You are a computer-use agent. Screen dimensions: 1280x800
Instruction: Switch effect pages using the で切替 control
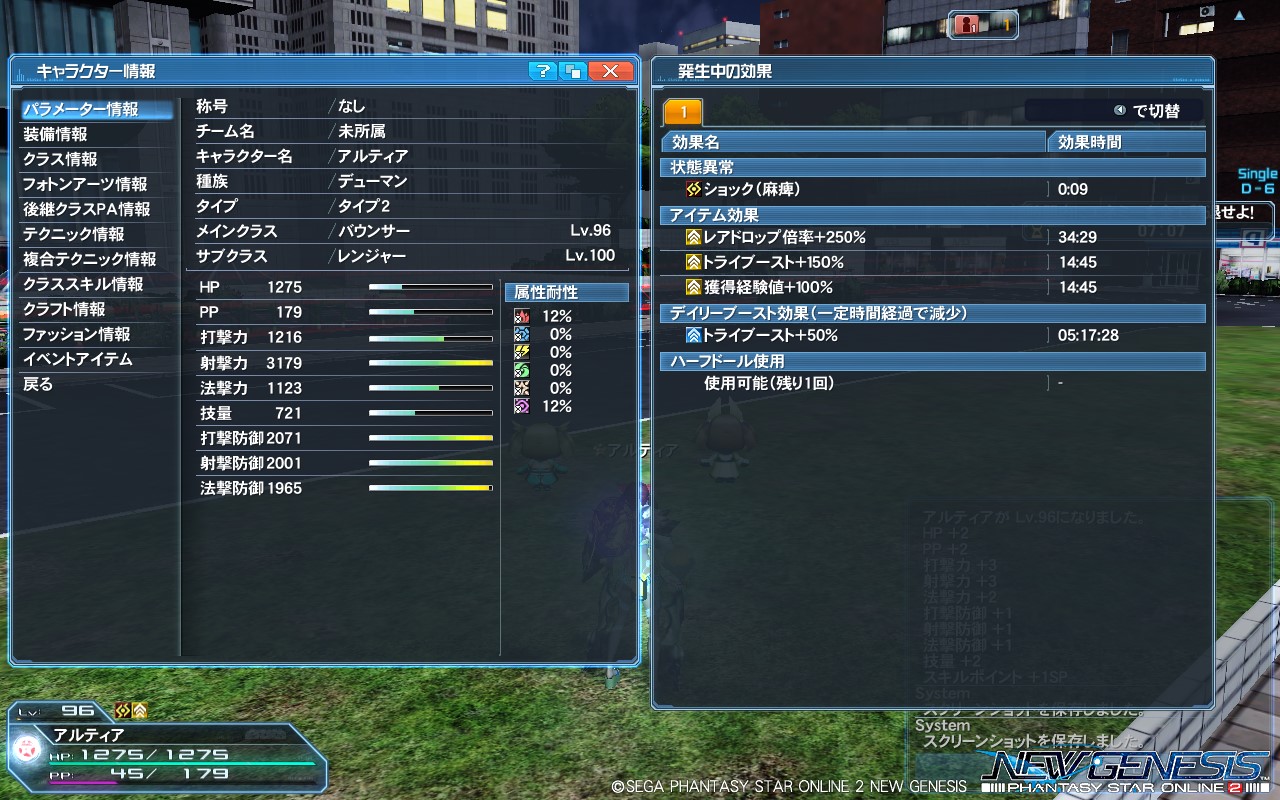pos(1145,110)
